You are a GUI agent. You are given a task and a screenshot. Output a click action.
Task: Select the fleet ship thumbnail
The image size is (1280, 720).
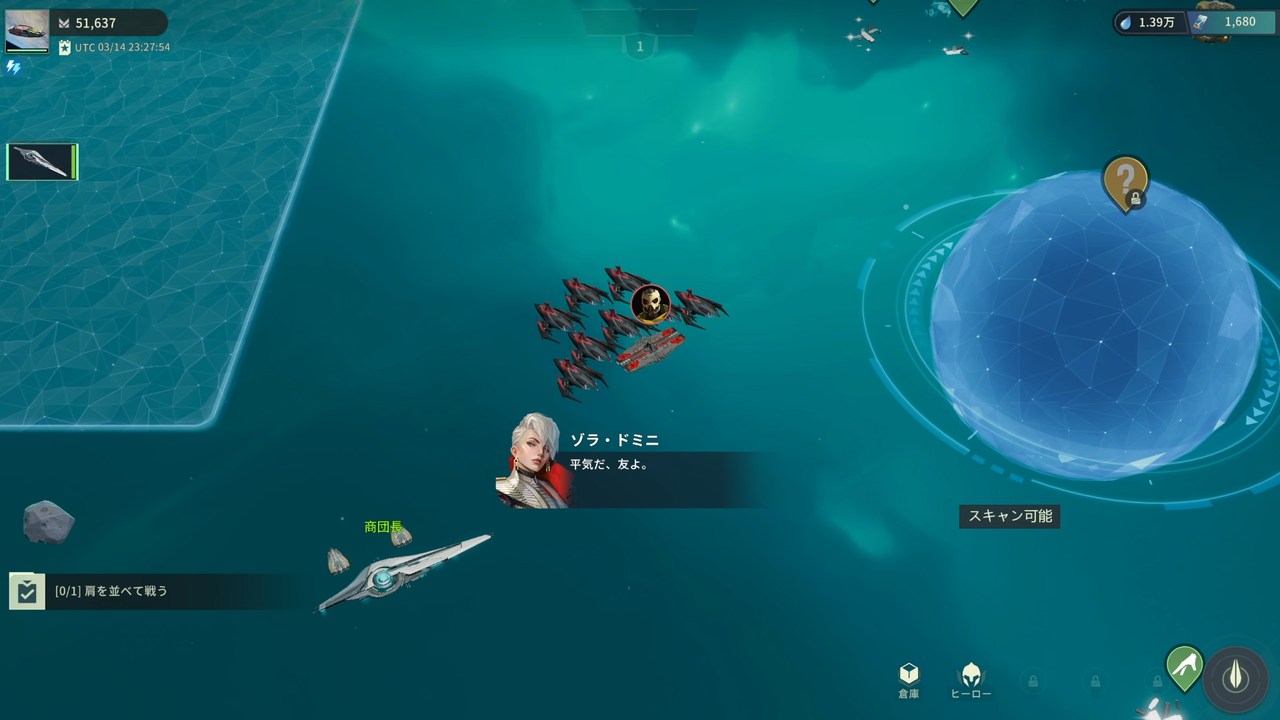click(42, 162)
